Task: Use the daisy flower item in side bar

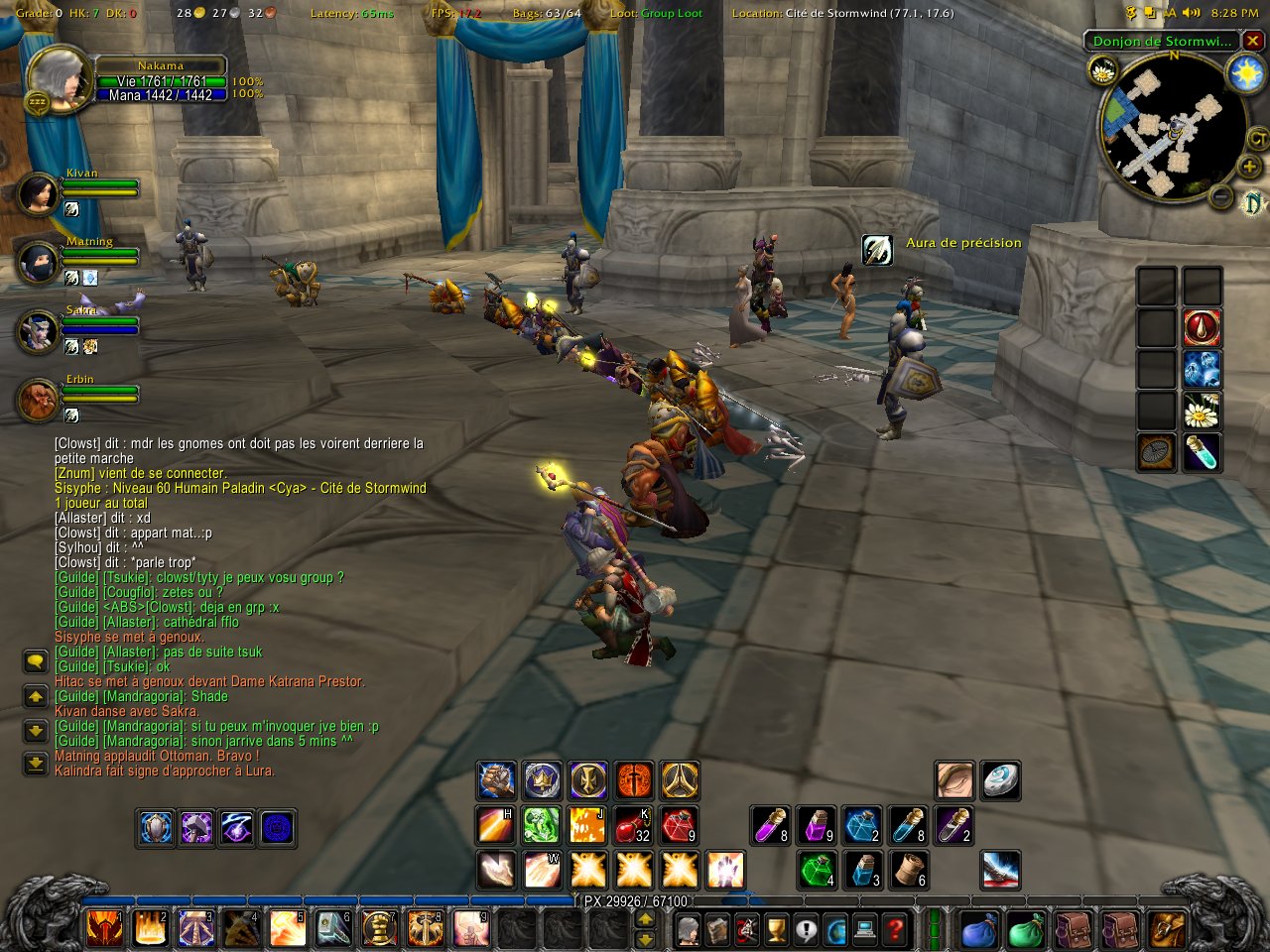Action: coord(1202,410)
